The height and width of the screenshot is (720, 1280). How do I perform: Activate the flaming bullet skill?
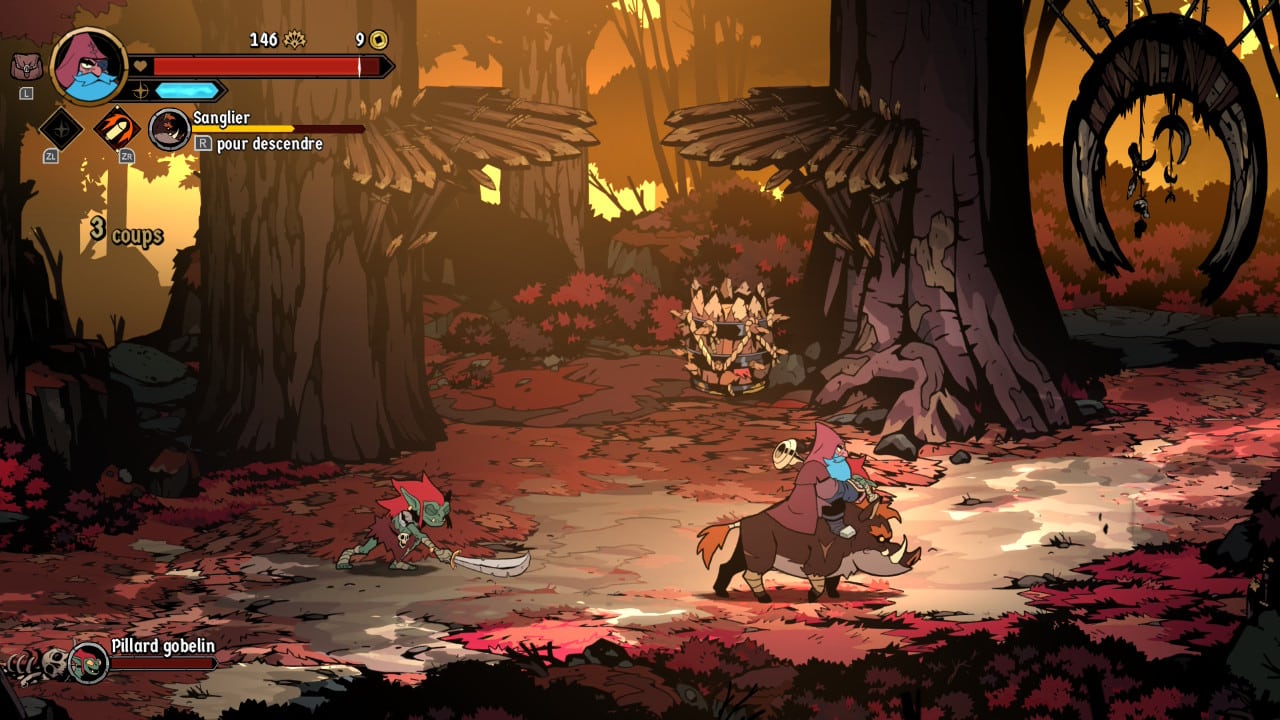tap(117, 128)
